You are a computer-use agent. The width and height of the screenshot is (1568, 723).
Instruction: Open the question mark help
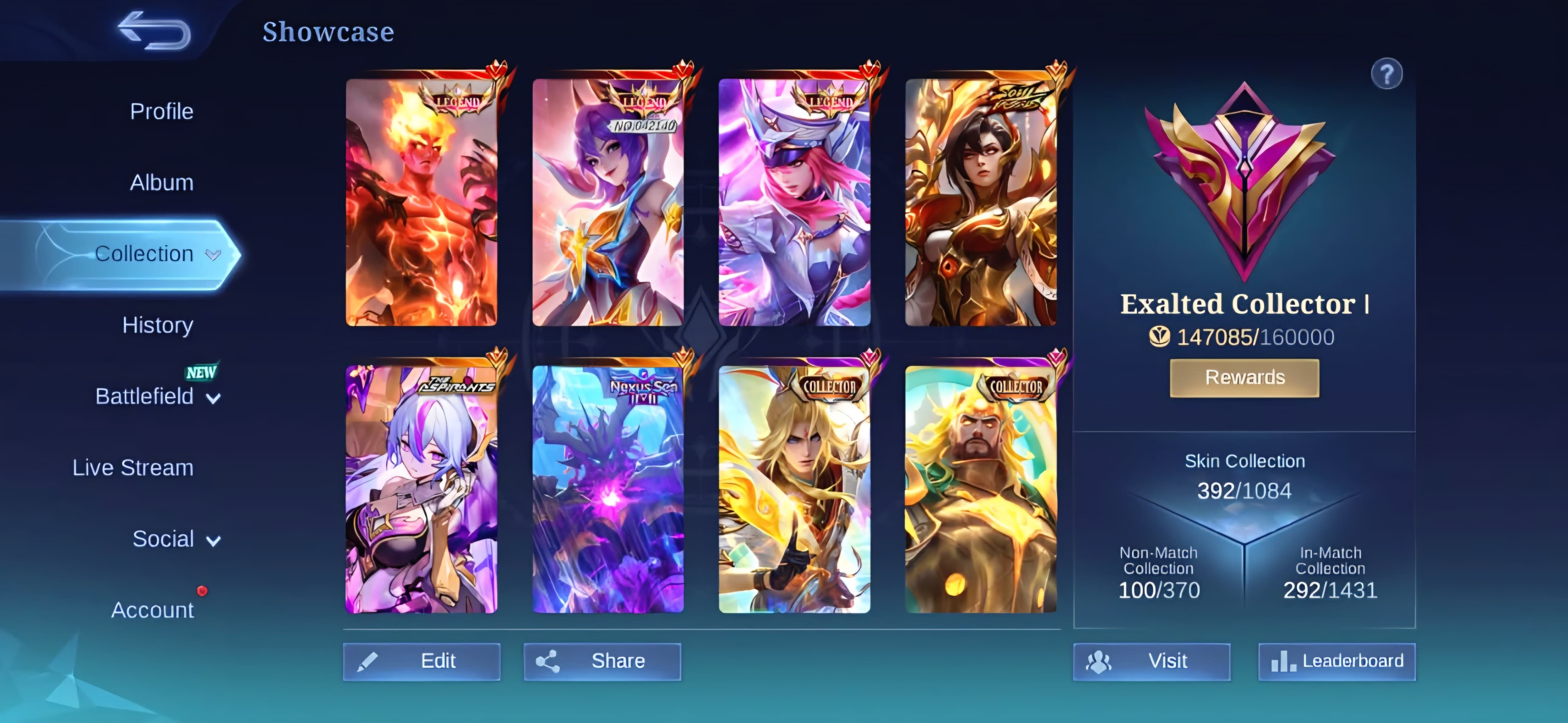[1386, 74]
